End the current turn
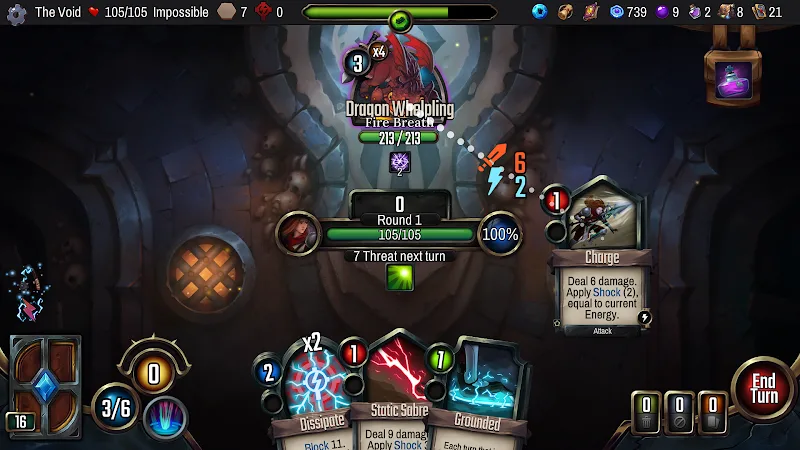Viewport: 800px width, 450px height. click(x=763, y=388)
